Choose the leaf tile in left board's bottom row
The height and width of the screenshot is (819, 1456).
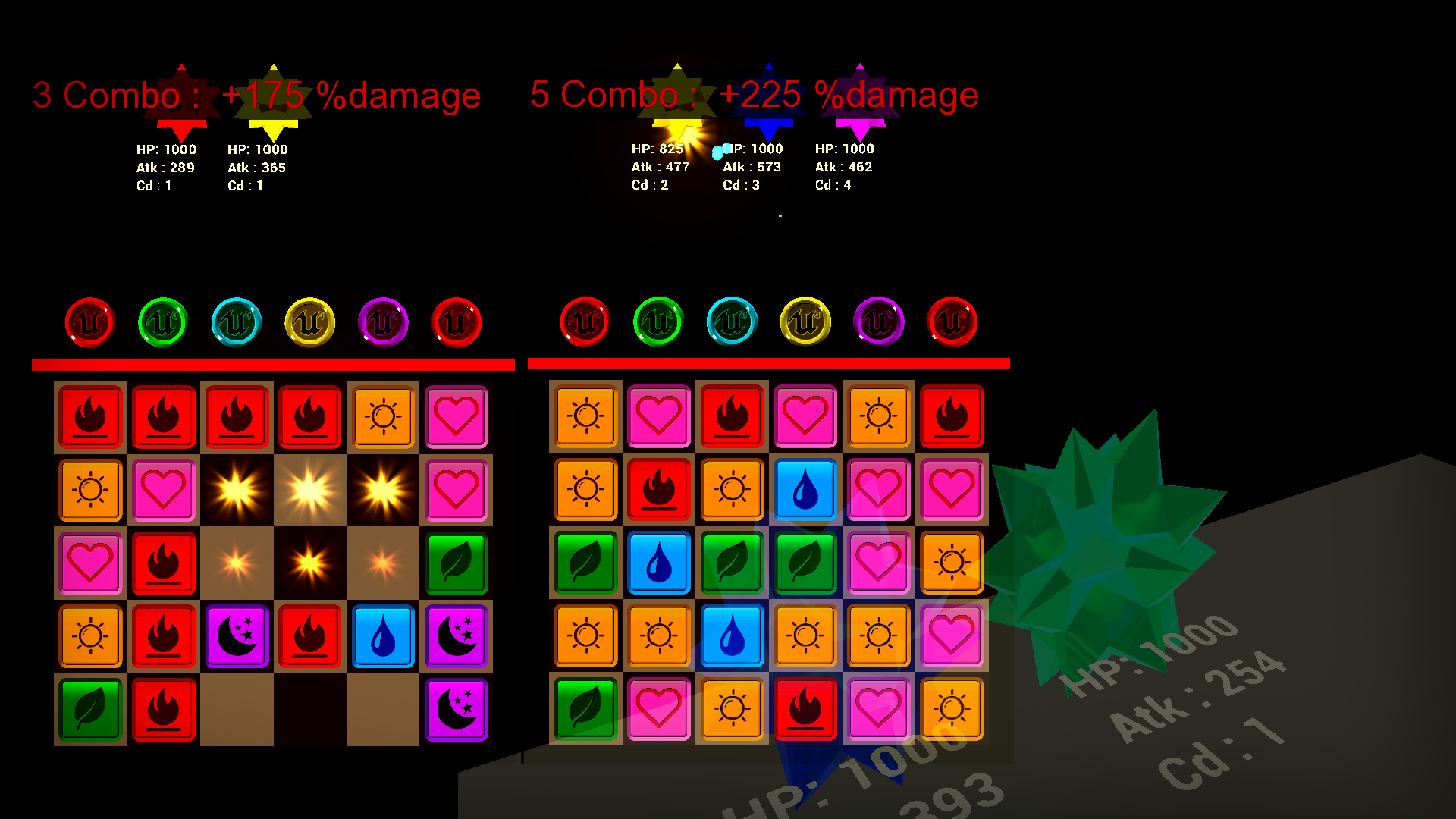tap(90, 709)
